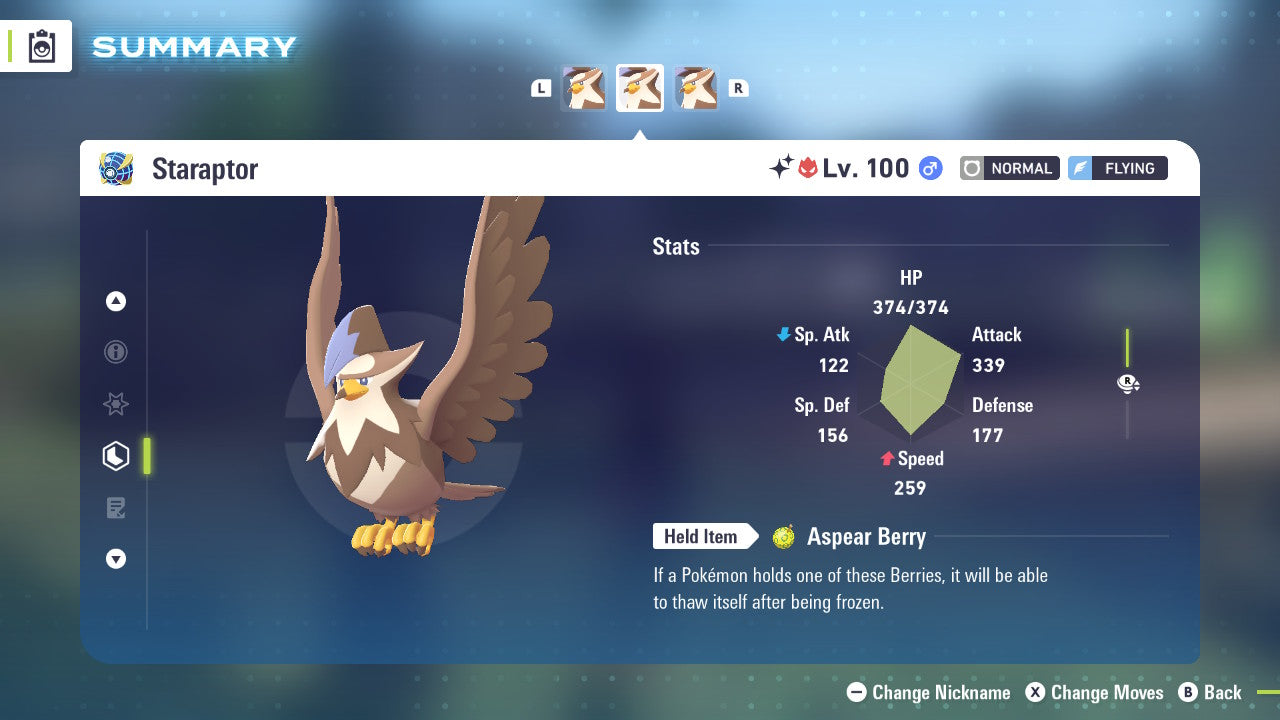
Task: Click the Aspear Berry held item icon
Action: tap(783, 537)
